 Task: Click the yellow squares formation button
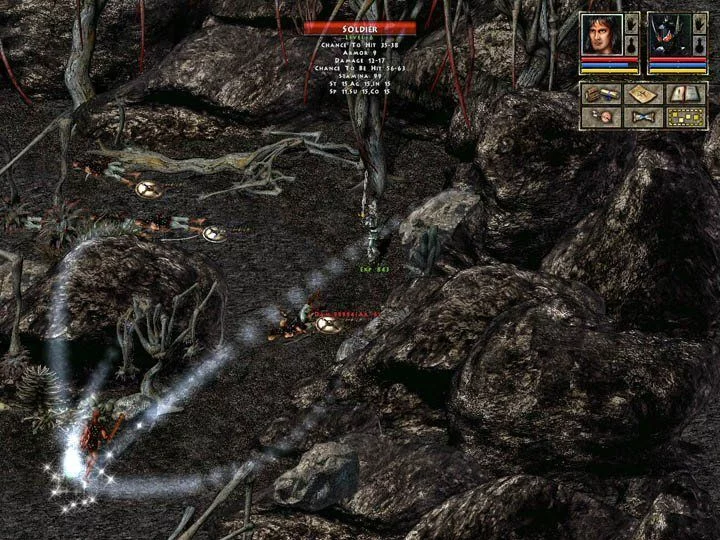(x=686, y=116)
